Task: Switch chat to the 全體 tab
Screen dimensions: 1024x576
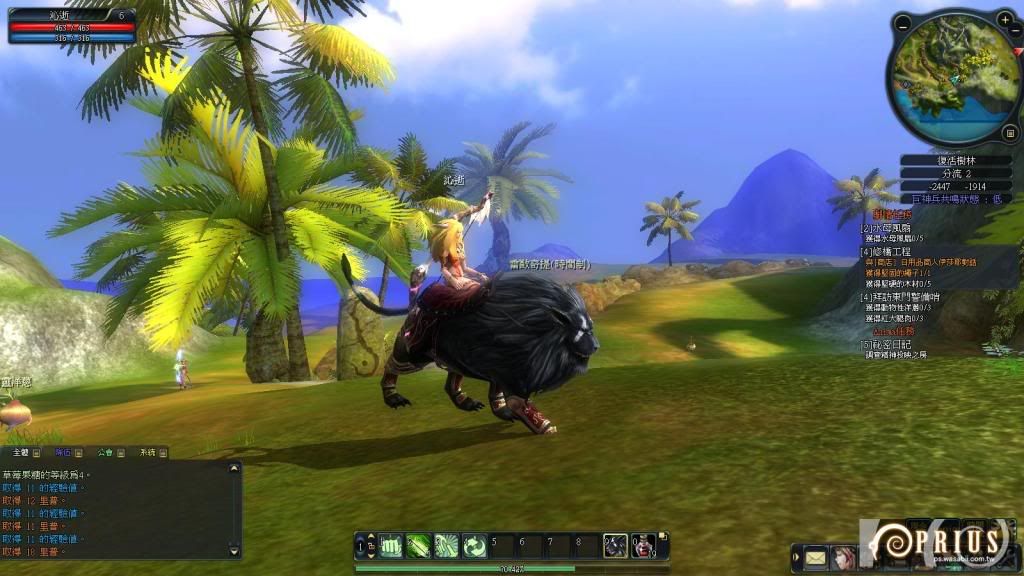Action: pos(20,453)
